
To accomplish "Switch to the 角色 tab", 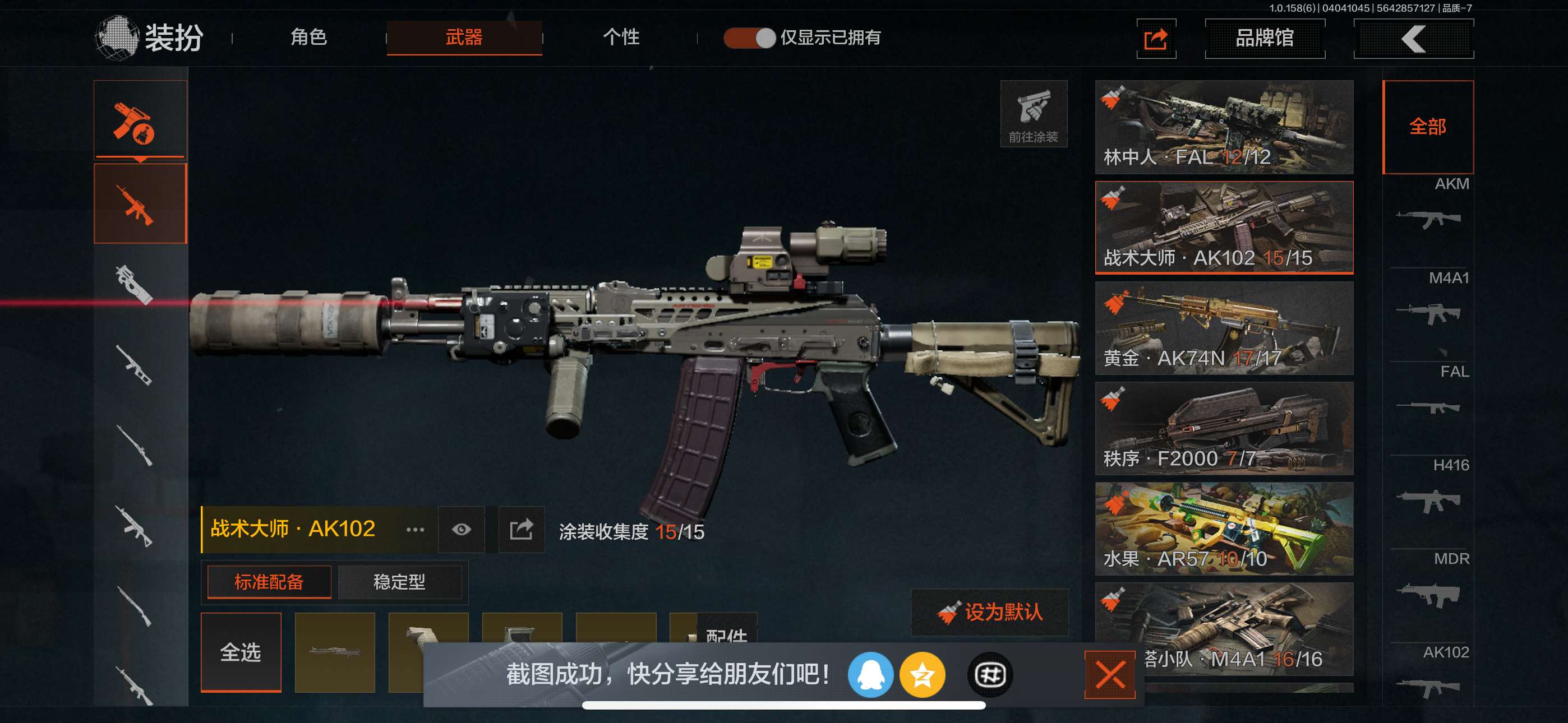I will click(308, 38).
